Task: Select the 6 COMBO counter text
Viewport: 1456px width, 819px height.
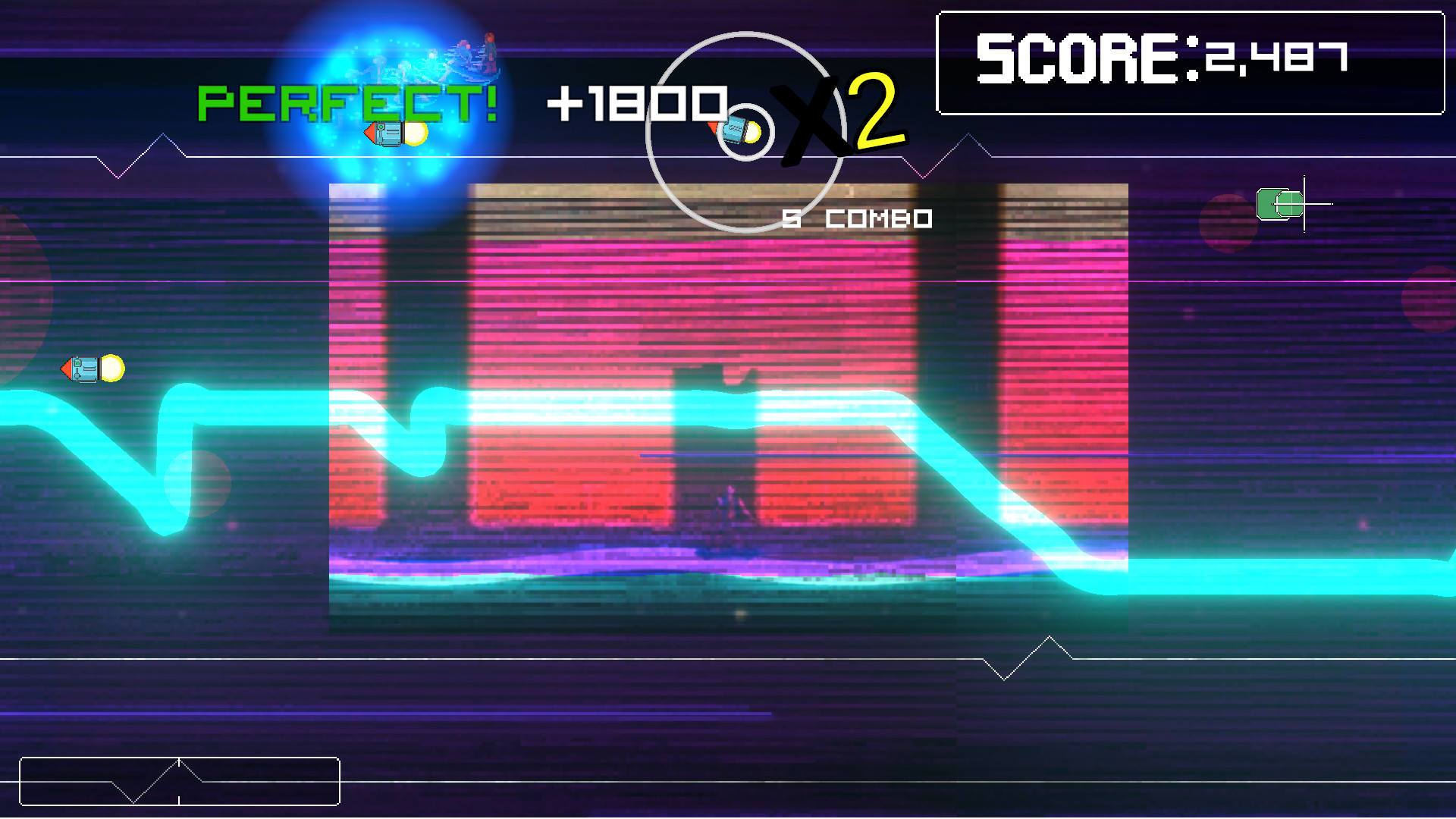Action: 855,219
